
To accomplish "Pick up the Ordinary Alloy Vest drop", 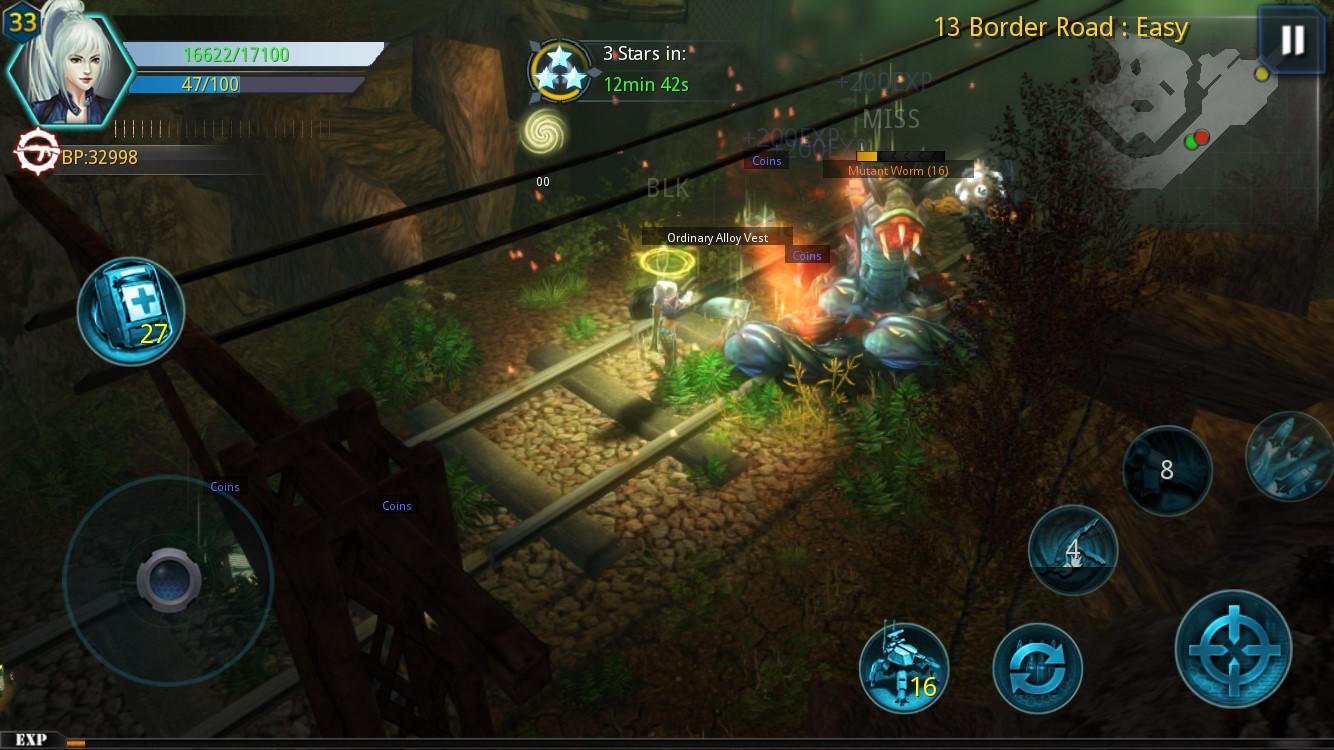I will [717, 238].
